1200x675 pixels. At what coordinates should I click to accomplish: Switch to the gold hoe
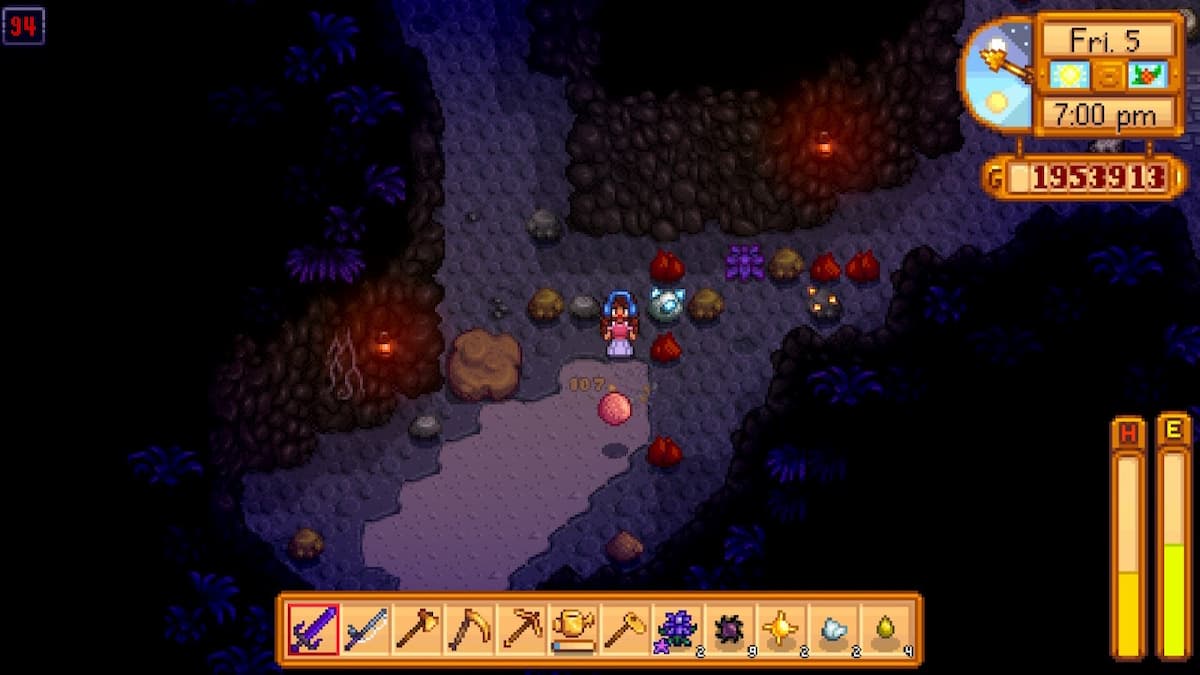(625, 629)
